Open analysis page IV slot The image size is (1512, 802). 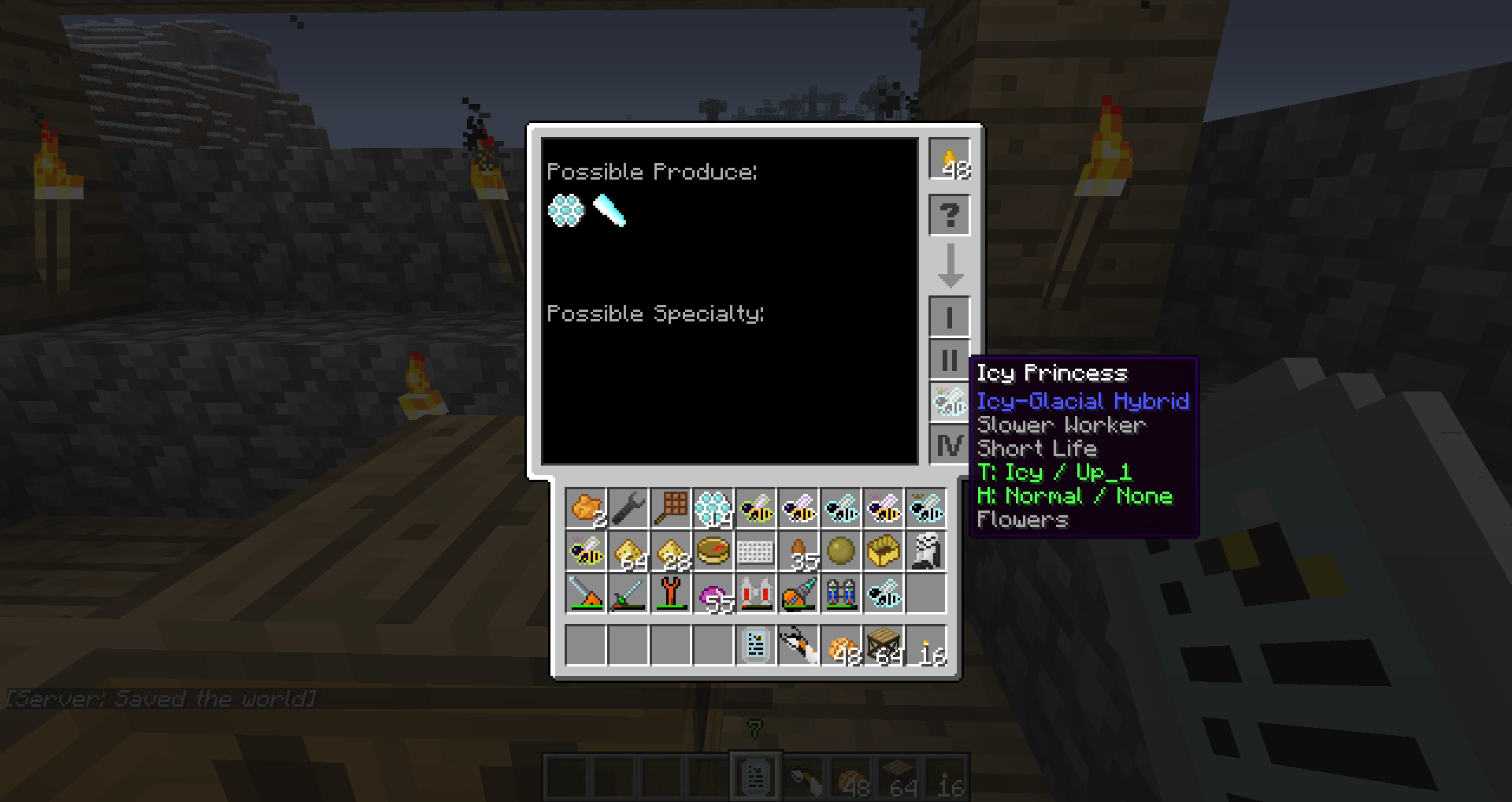(x=949, y=445)
